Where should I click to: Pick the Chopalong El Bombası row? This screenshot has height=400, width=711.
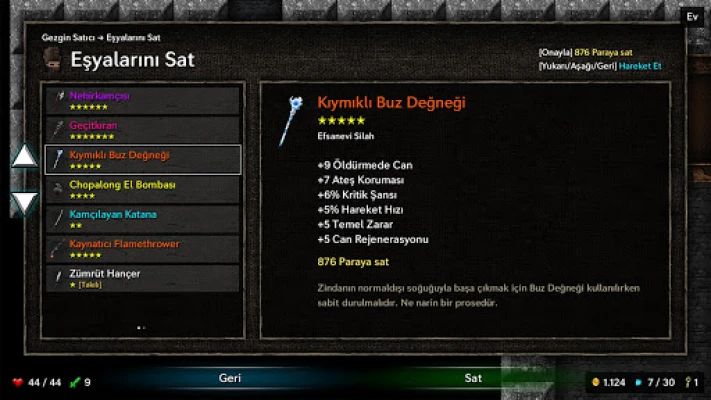(x=143, y=189)
